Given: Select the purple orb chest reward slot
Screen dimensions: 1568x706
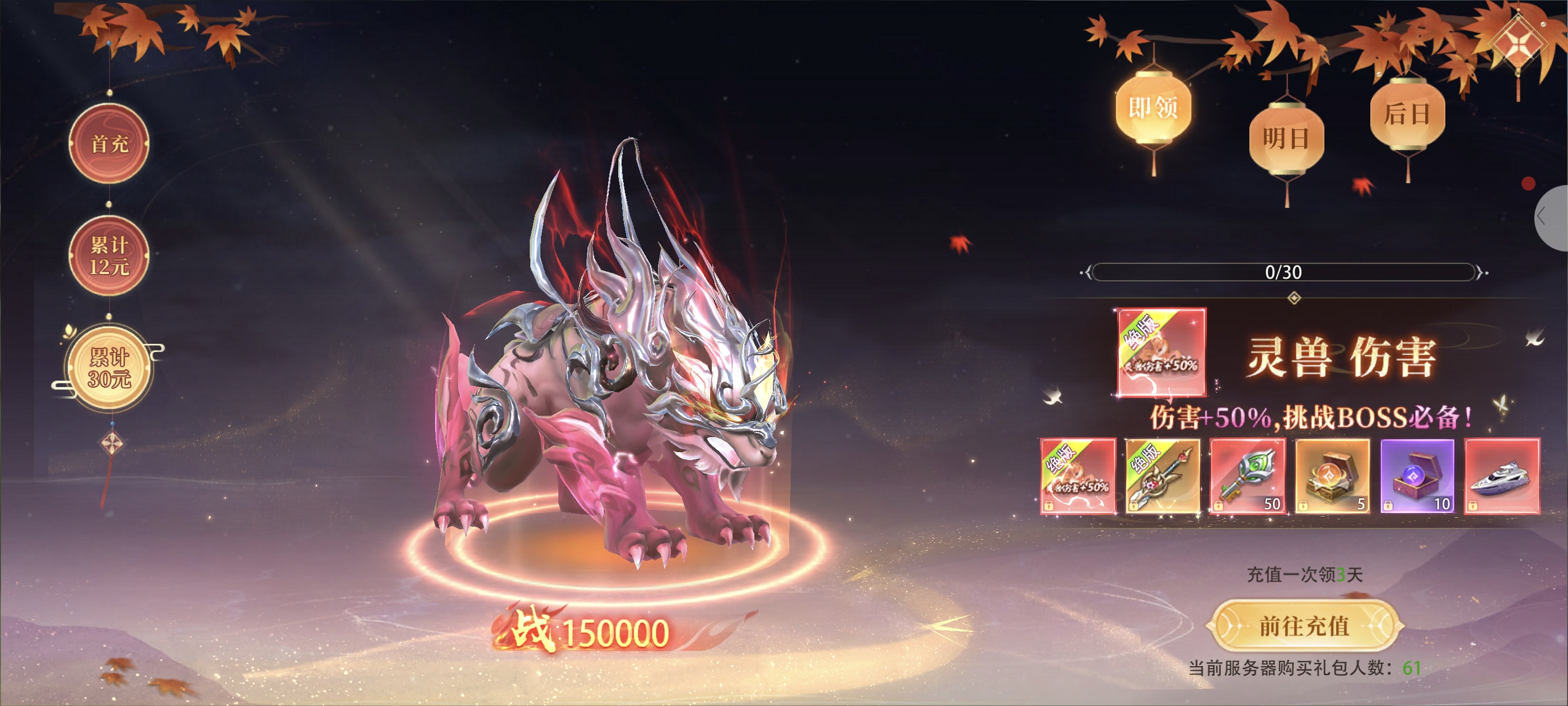Looking at the screenshot, I should (1417, 476).
